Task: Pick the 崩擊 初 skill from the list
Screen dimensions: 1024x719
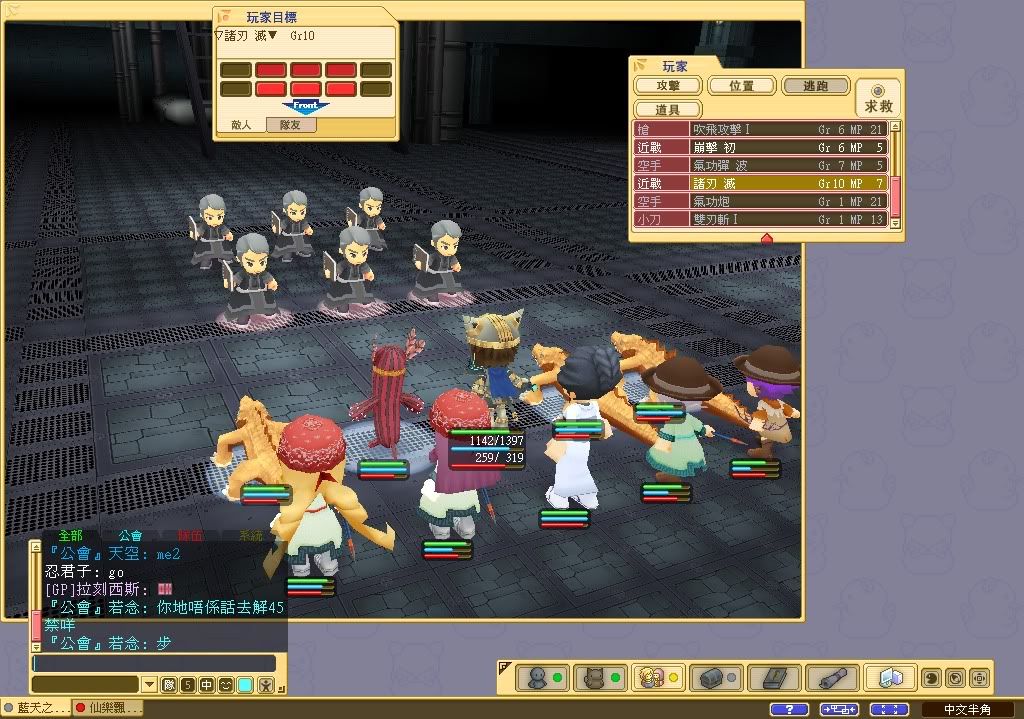Action: (762, 148)
